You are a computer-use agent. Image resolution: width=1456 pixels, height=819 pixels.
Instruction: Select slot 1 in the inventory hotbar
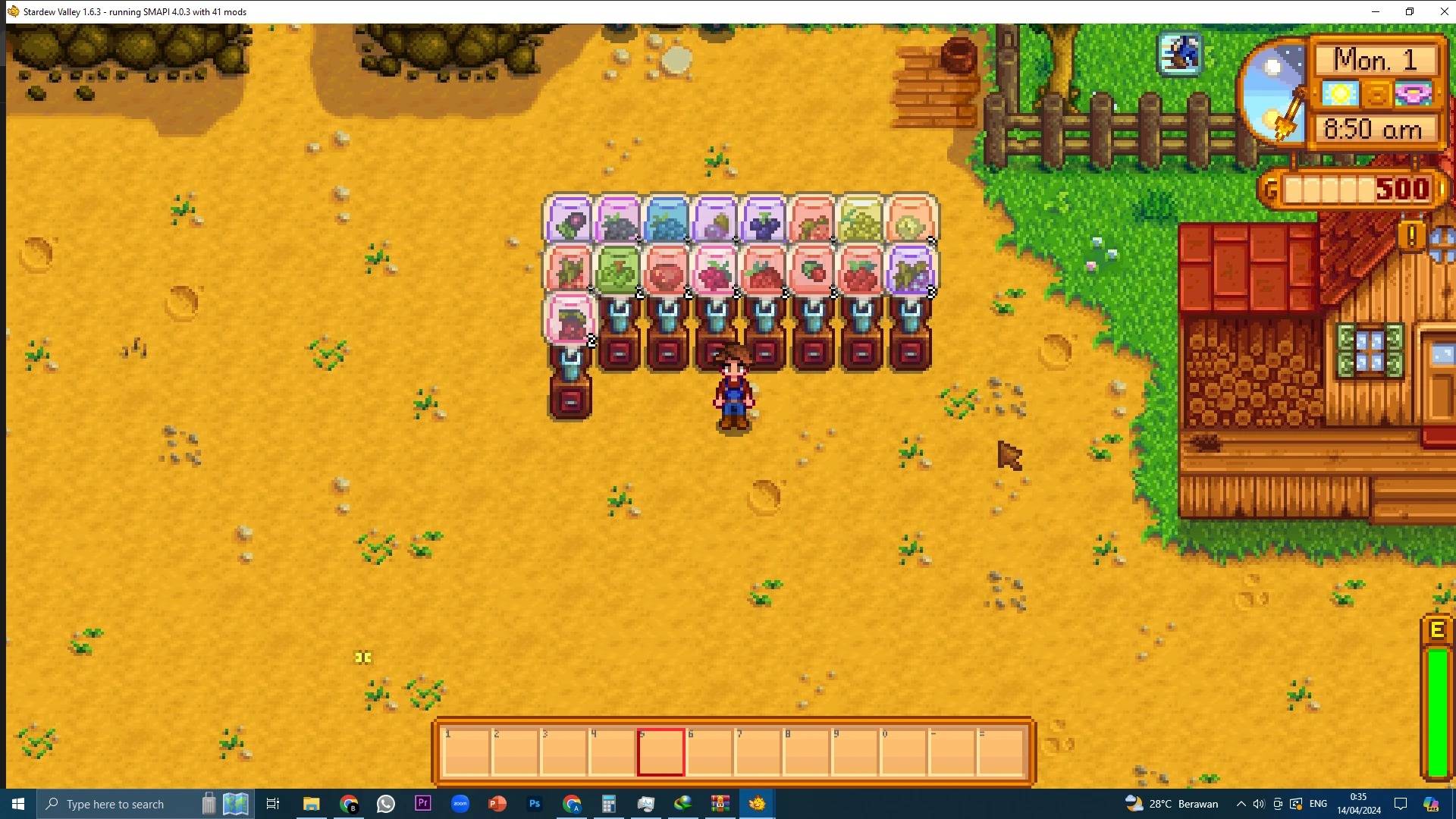point(466,751)
